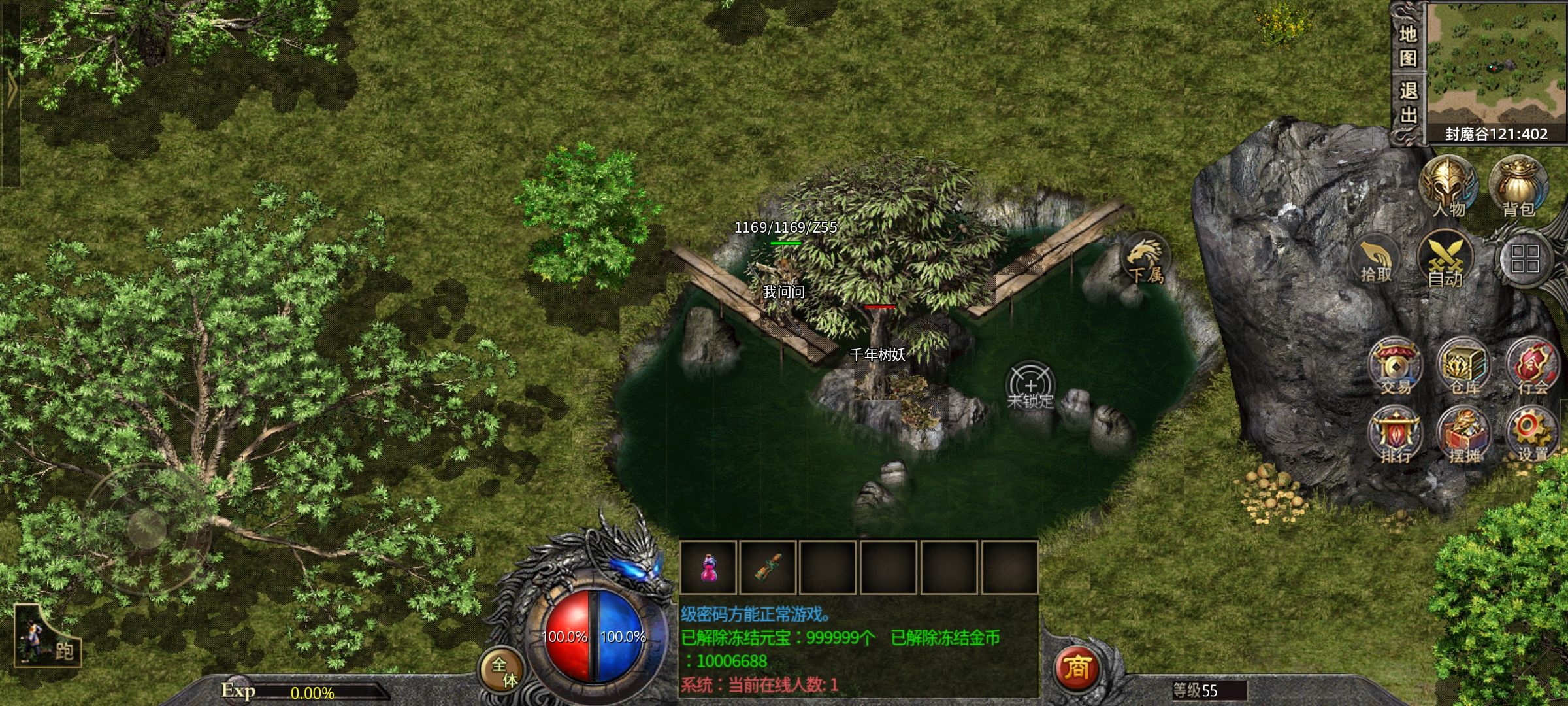This screenshot has width=1568, height=706.
Task: Switch the 全体 attack mode button
Action: coord(502,671)
